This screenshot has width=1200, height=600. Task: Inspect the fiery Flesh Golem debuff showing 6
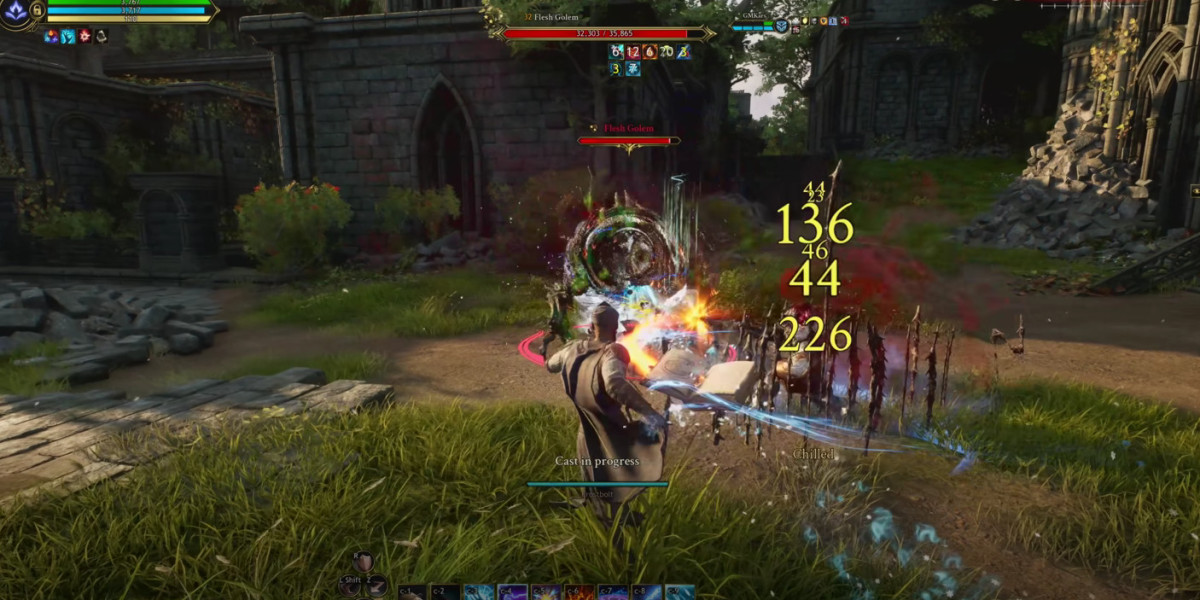(x=650, y=51)
